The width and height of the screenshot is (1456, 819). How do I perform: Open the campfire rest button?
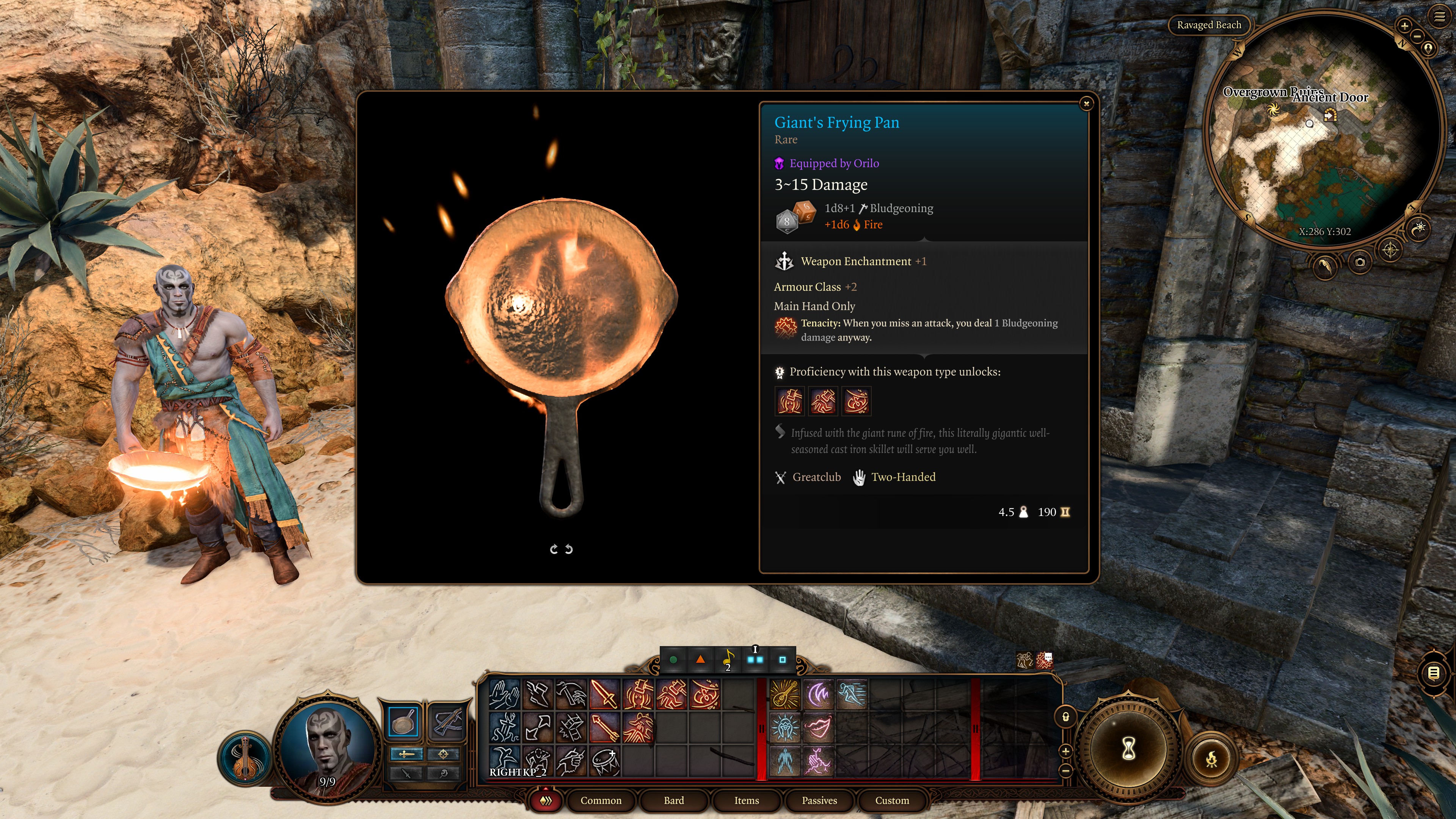pos(1211,759)
